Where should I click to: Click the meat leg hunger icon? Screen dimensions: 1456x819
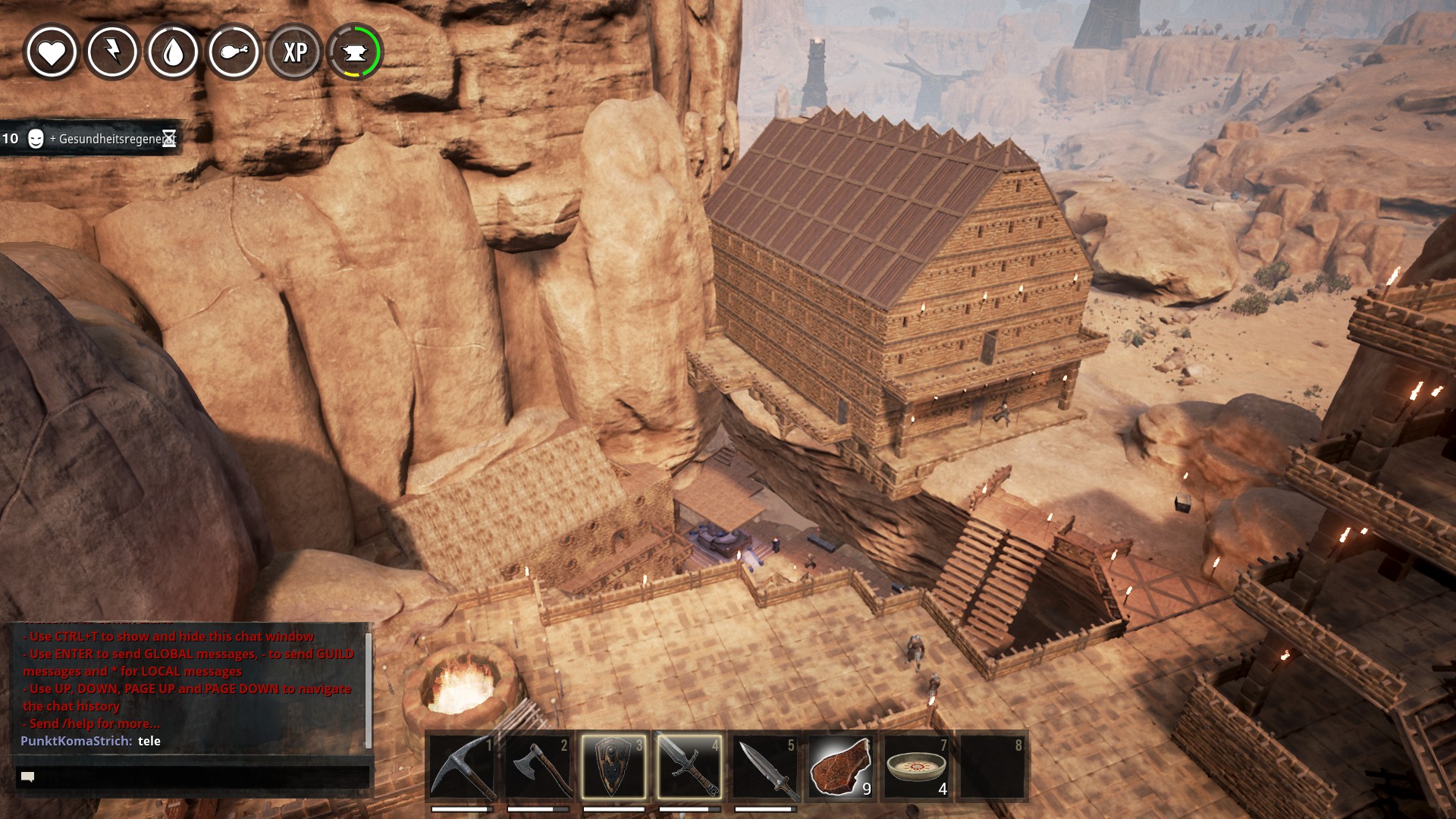[234, 52]
